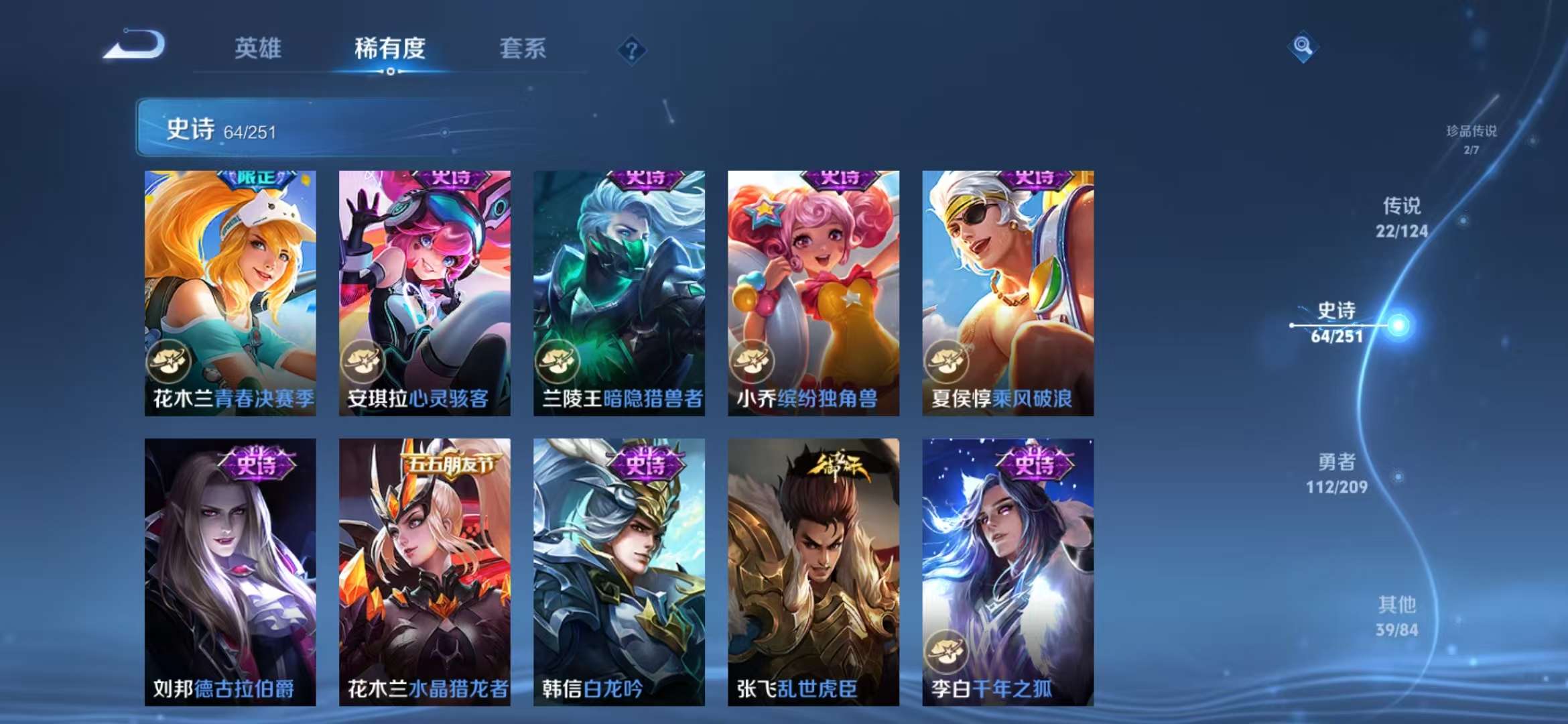Switch to the 套系 tab
Screen dimensions: 1568x724
[x=521, y=48]
